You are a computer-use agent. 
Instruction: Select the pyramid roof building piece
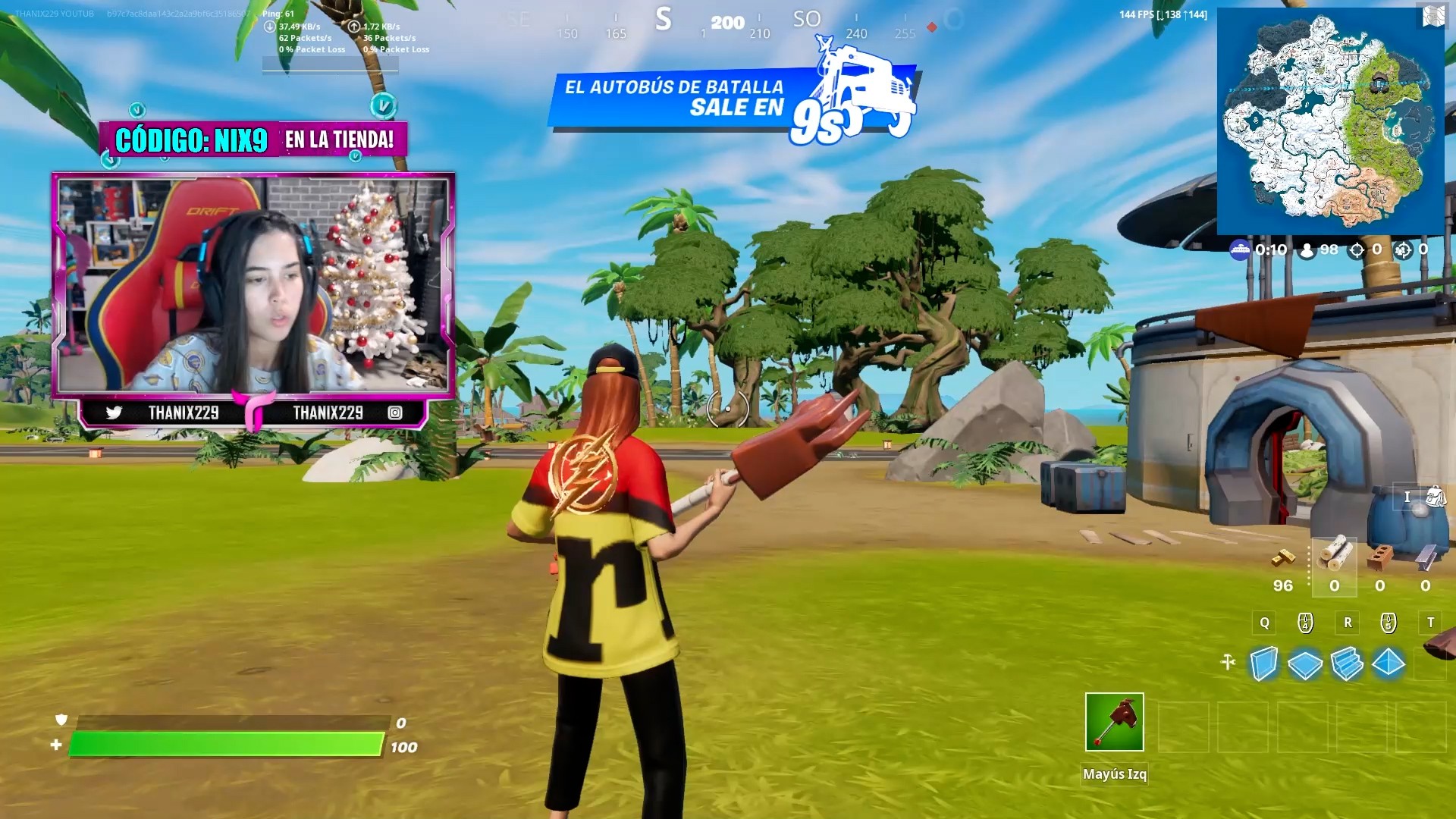click(x=1389, y=663)
